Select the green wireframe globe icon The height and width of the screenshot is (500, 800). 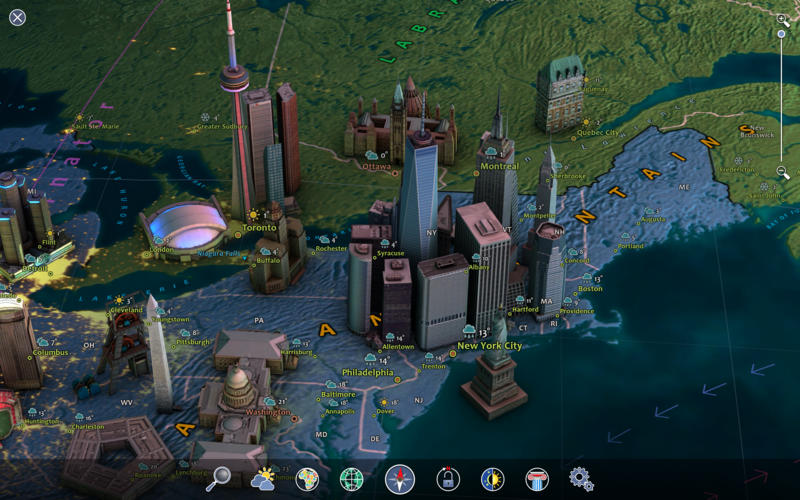(x=352, y=479)
